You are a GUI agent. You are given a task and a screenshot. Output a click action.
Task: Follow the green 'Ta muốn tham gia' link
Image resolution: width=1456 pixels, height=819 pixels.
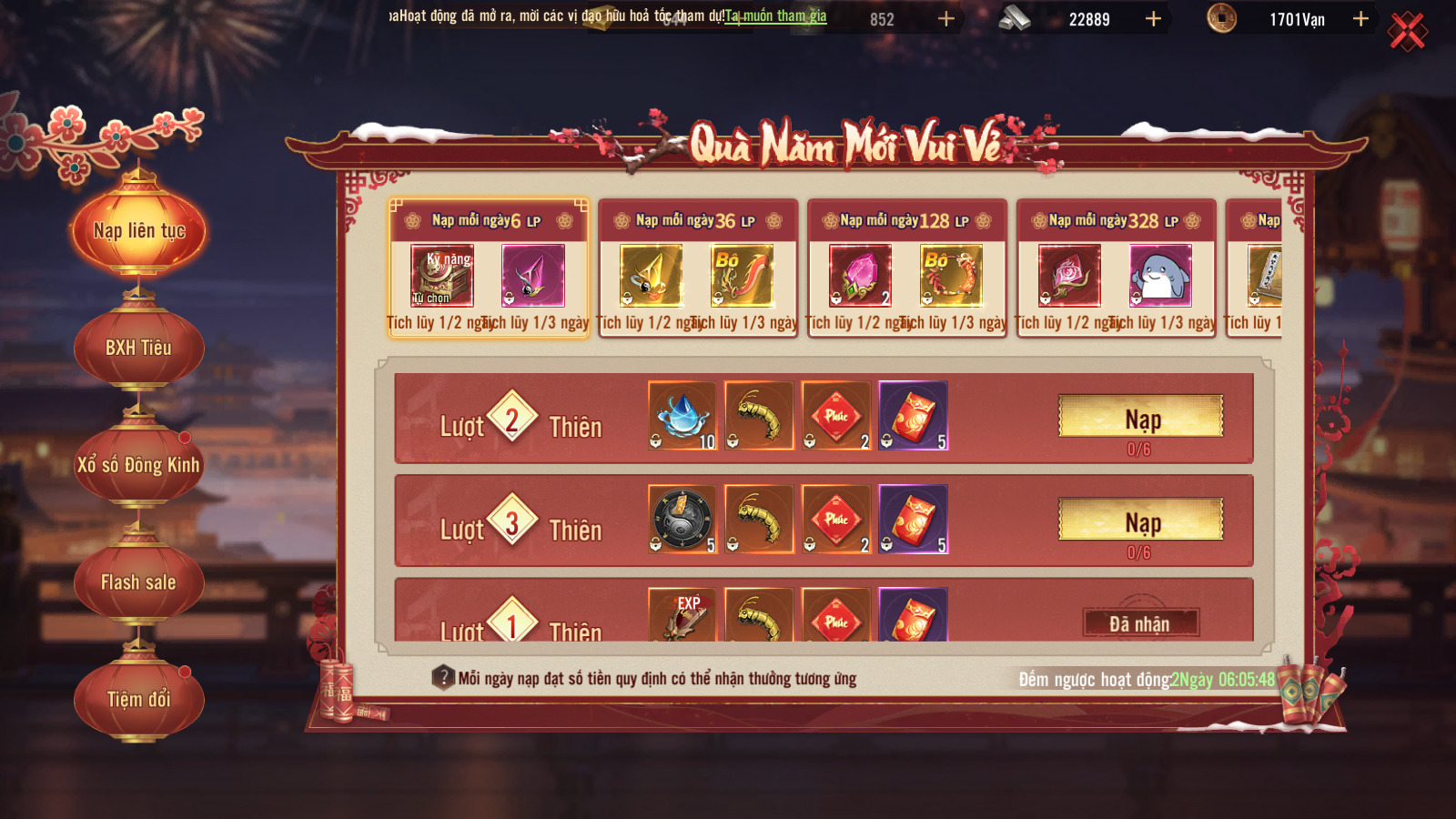tap(775, 15)
